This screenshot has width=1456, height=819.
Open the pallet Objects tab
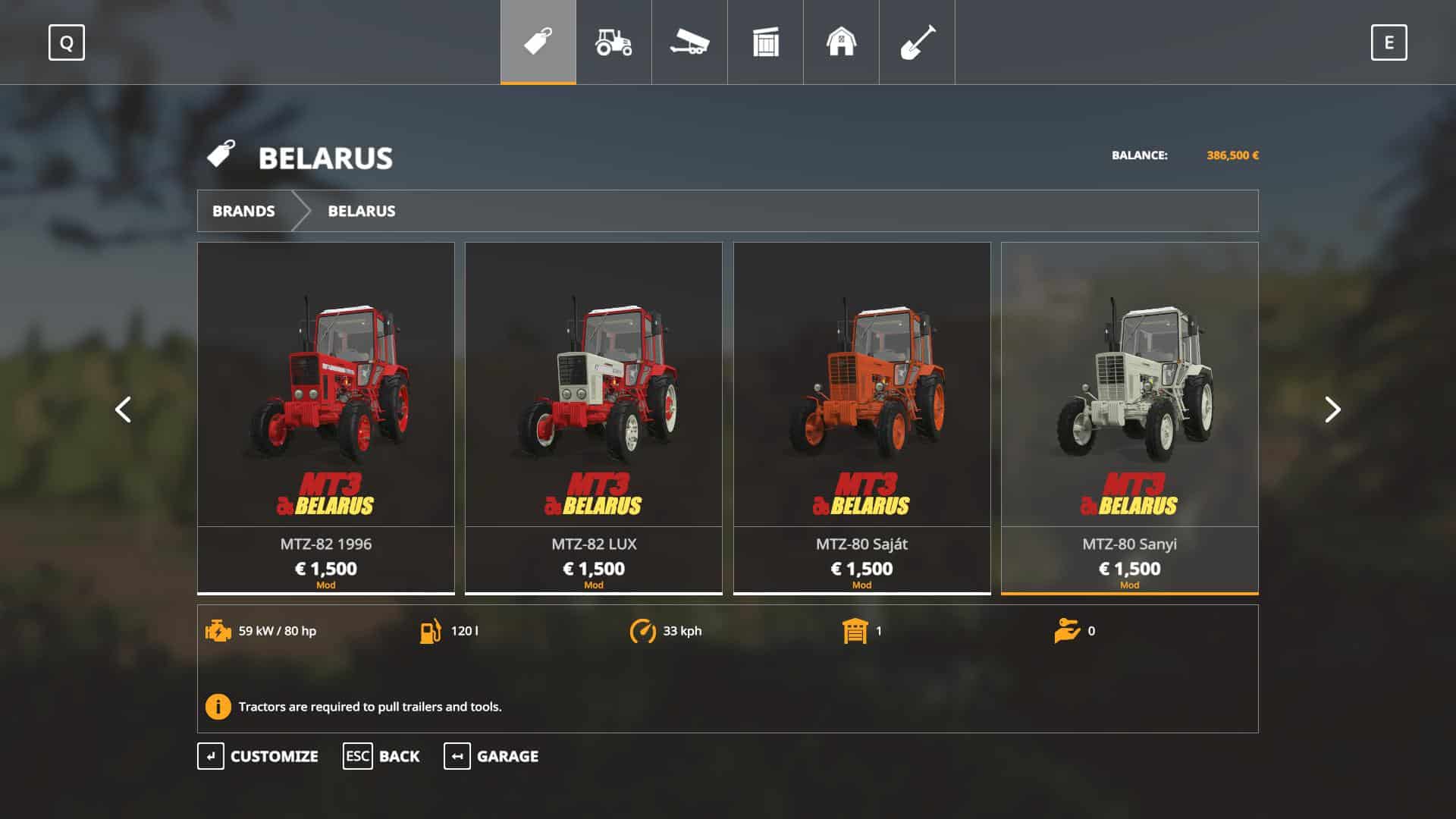[765, 42]
